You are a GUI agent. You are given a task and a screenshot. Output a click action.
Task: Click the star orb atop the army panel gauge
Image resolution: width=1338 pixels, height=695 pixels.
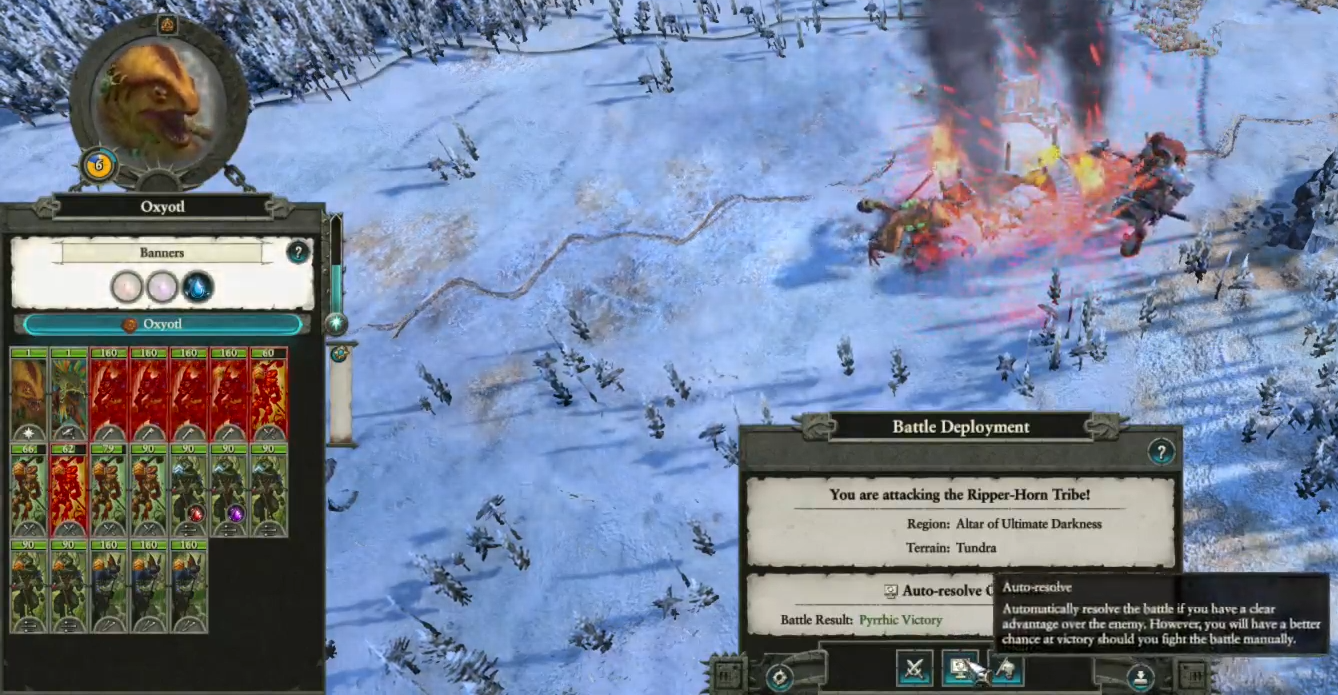pos(337,323)
